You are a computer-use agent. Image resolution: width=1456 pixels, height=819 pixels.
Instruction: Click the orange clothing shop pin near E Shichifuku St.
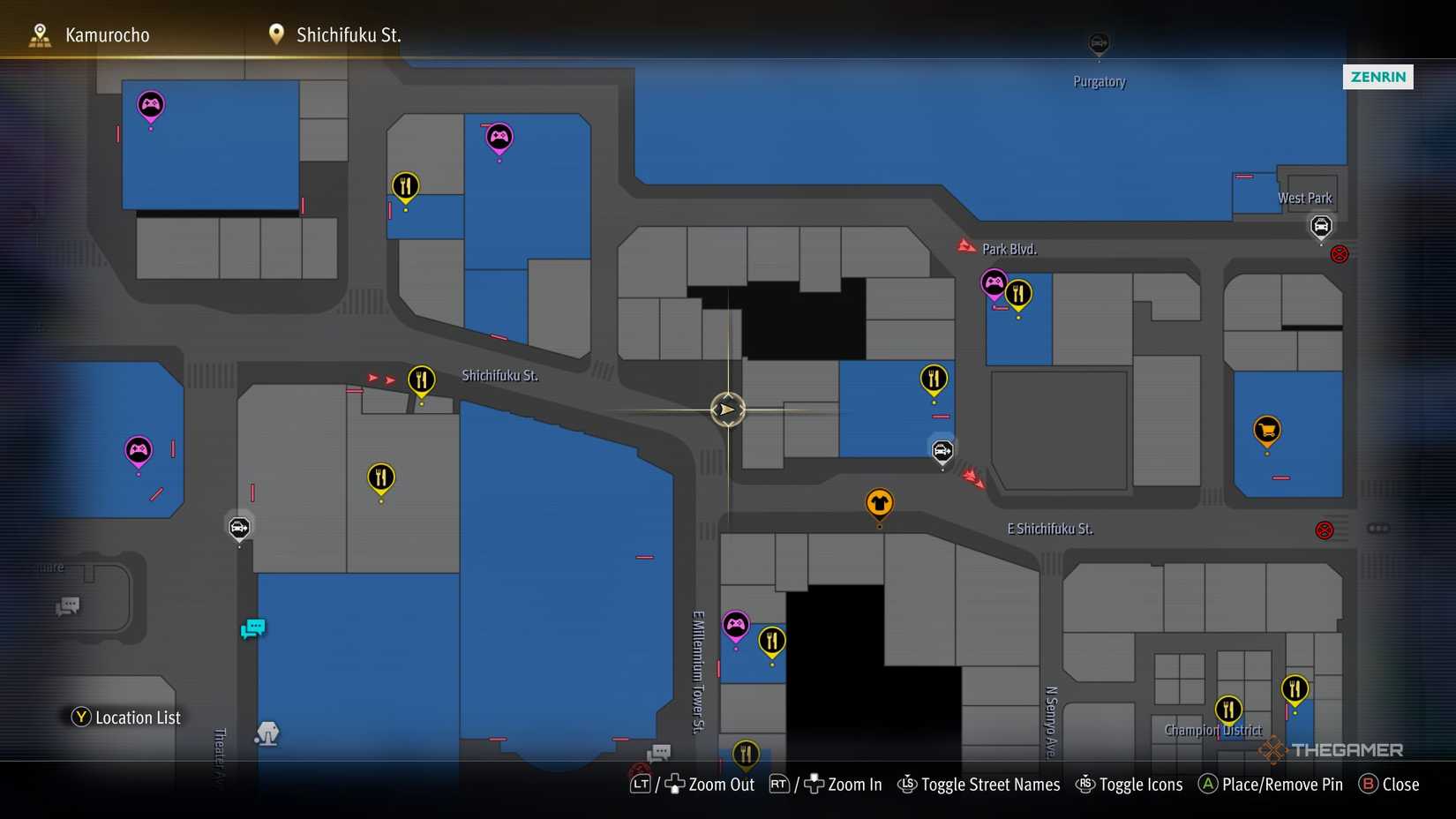(880, 503)
